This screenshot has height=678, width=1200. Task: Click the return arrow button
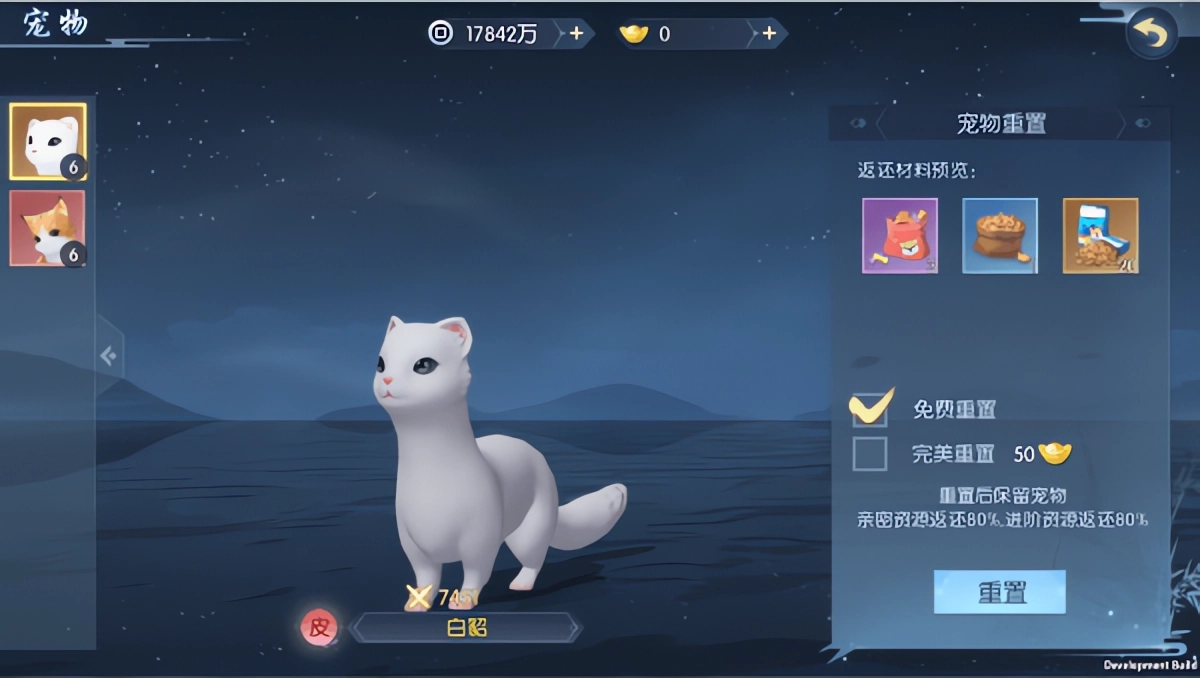click(1151, 35)
